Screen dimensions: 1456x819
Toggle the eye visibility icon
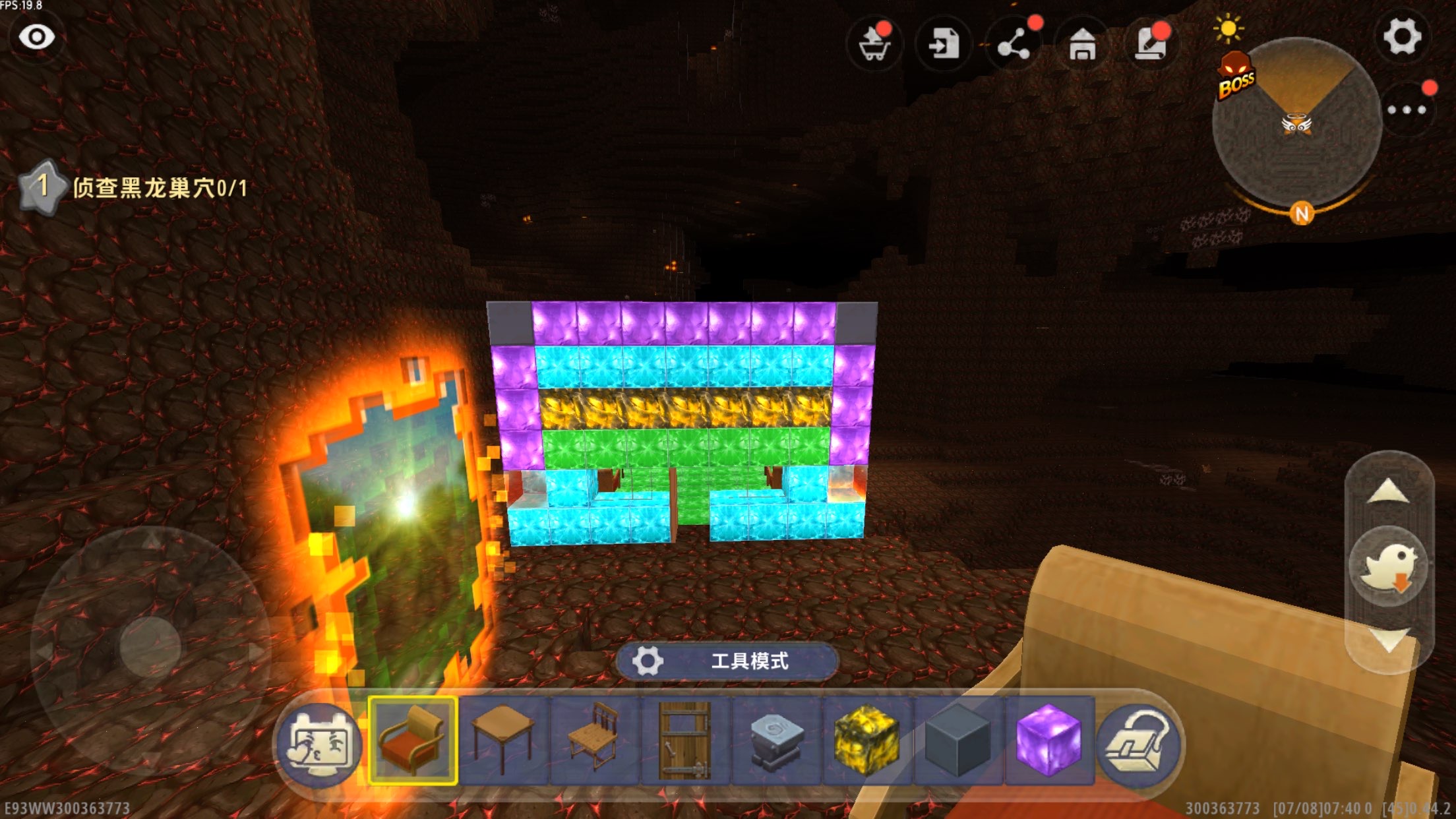click(36, 37)
